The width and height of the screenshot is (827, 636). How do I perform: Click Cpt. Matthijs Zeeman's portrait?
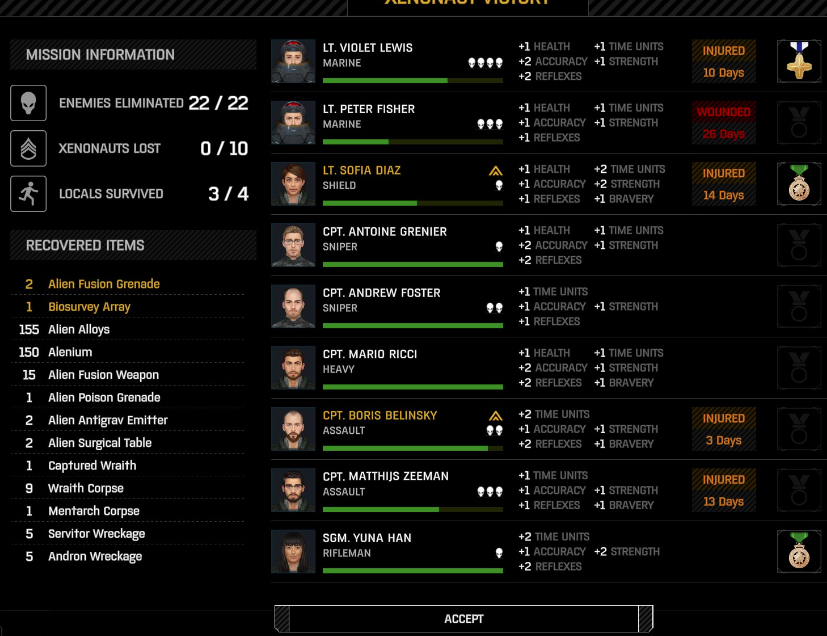click(294, 490)
